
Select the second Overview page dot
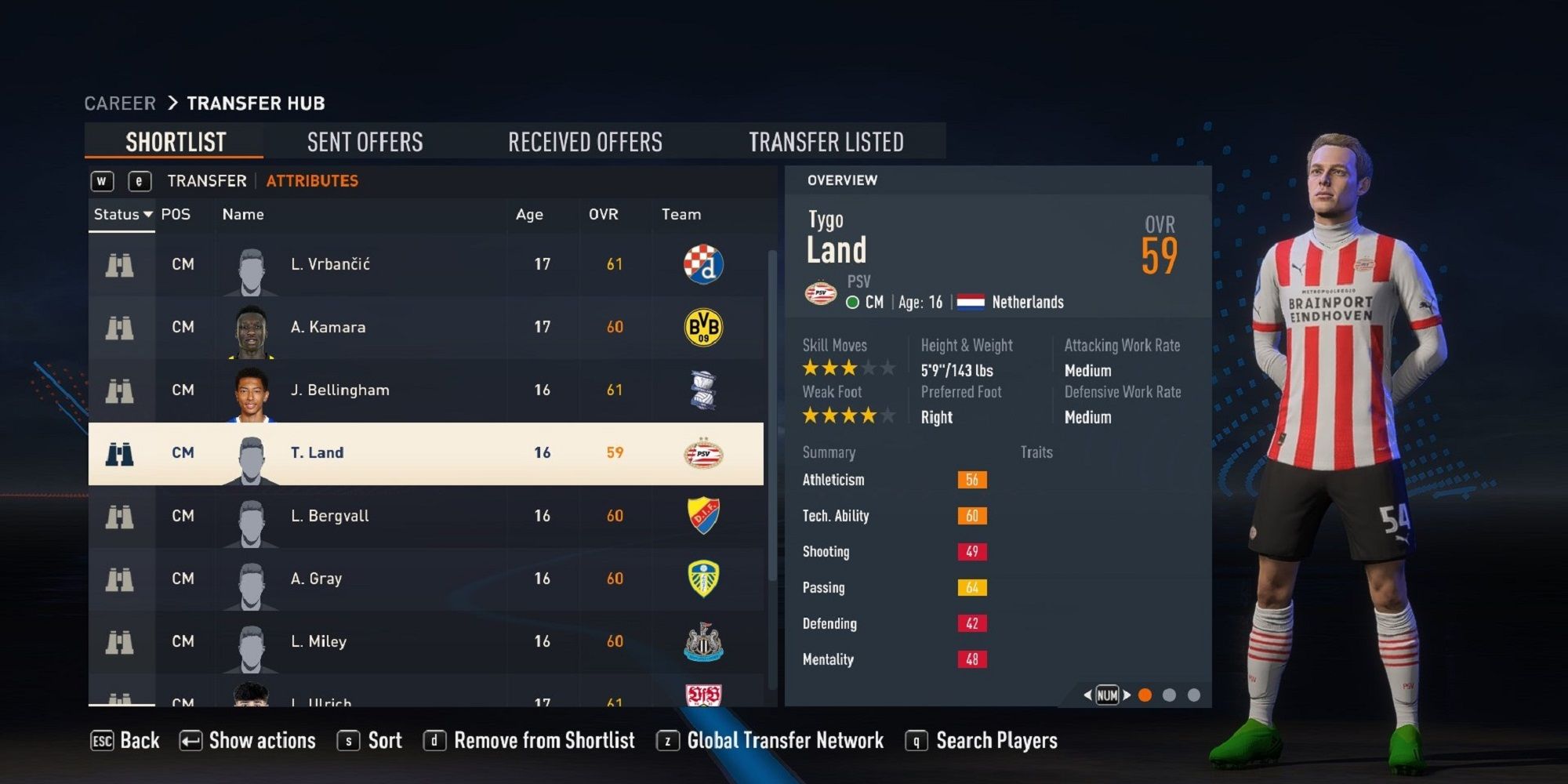pos(1170,694)
